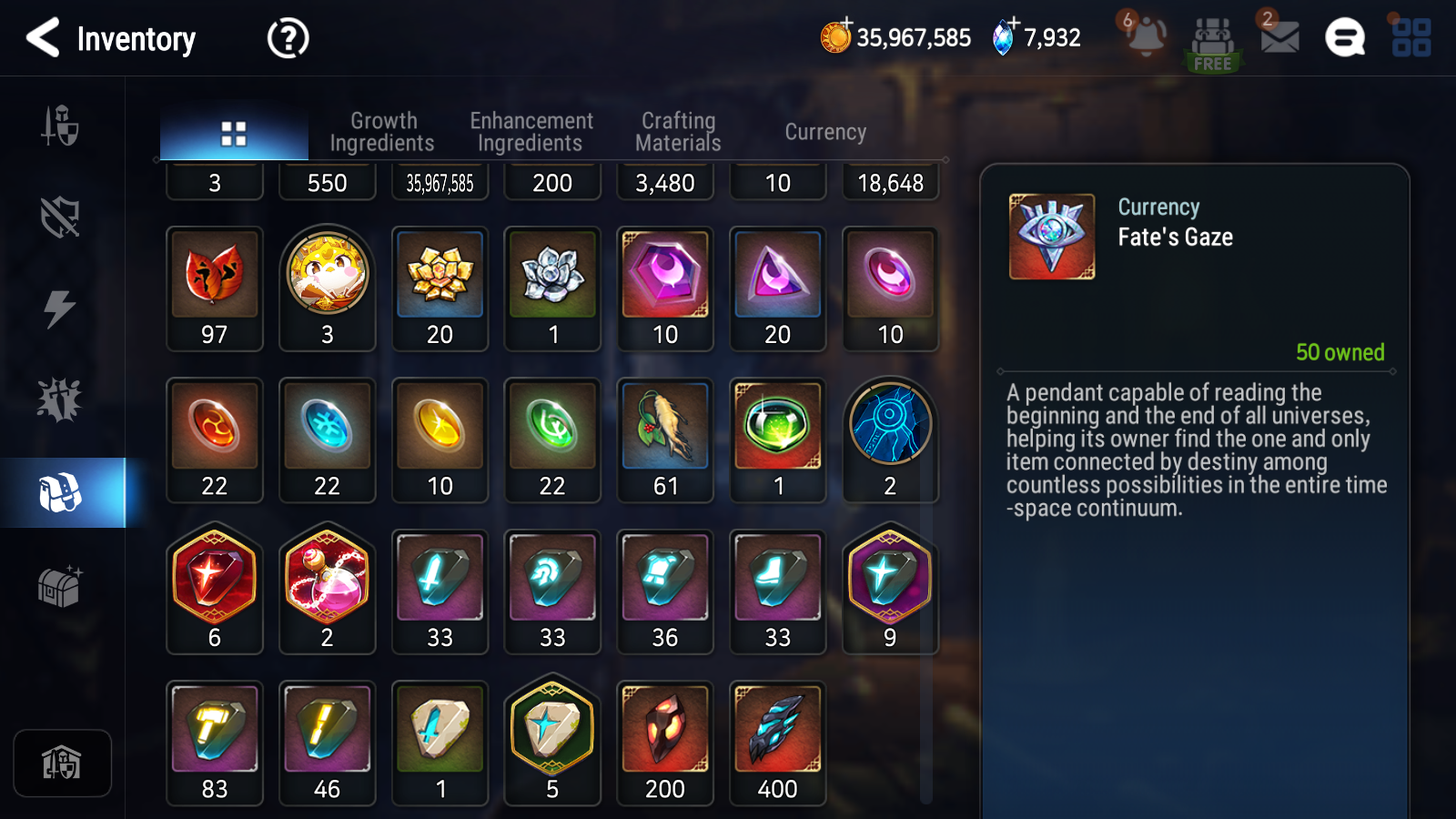Switch to Growth Ingredients tab
Viewport: 1456px width, 819px height.
pos(382,132)
